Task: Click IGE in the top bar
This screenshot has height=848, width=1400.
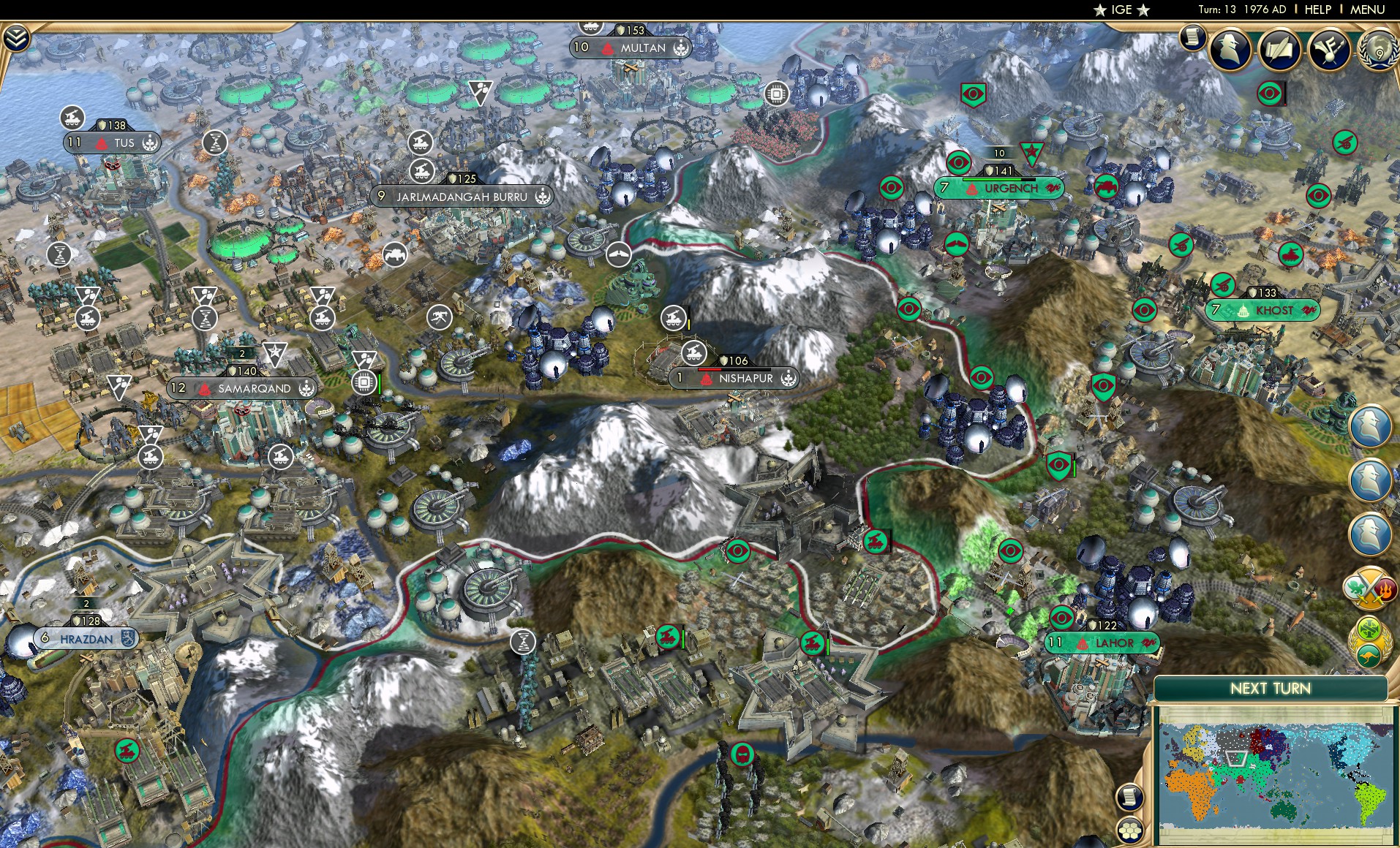Action: [1121, 10]
